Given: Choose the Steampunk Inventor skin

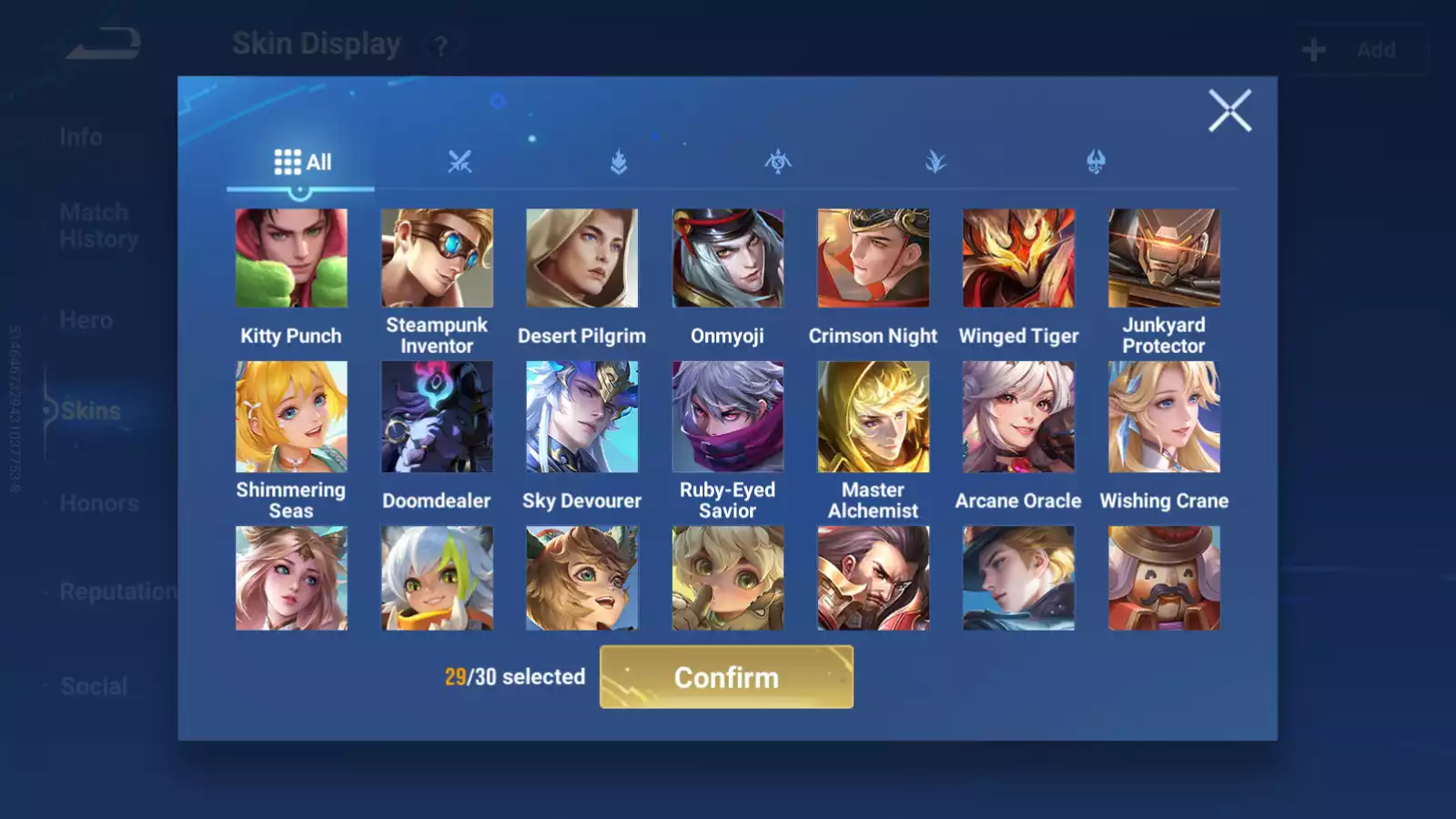Looking at the screenshot, I should coord(437,258).
